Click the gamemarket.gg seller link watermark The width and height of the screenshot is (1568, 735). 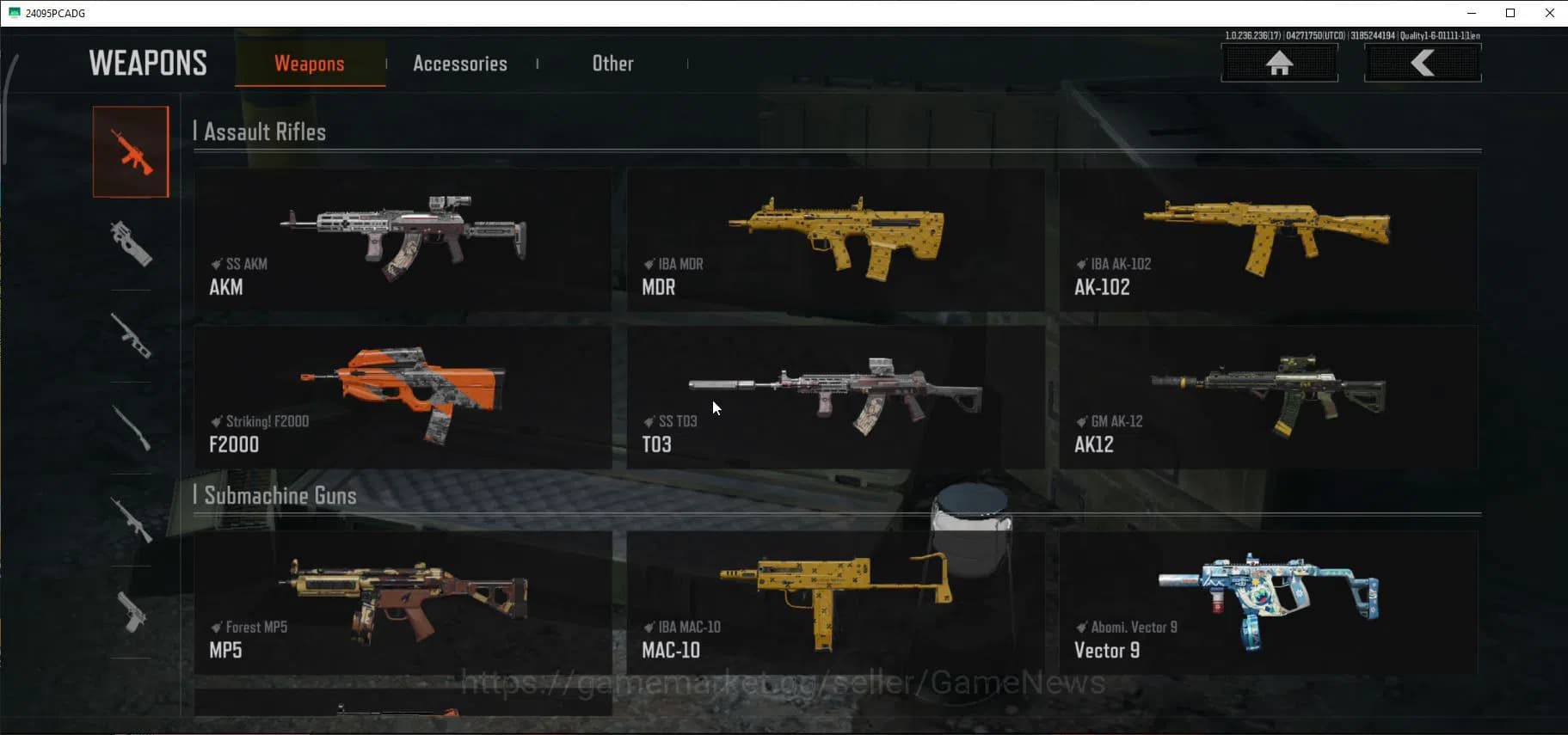(x=783, y=682)
